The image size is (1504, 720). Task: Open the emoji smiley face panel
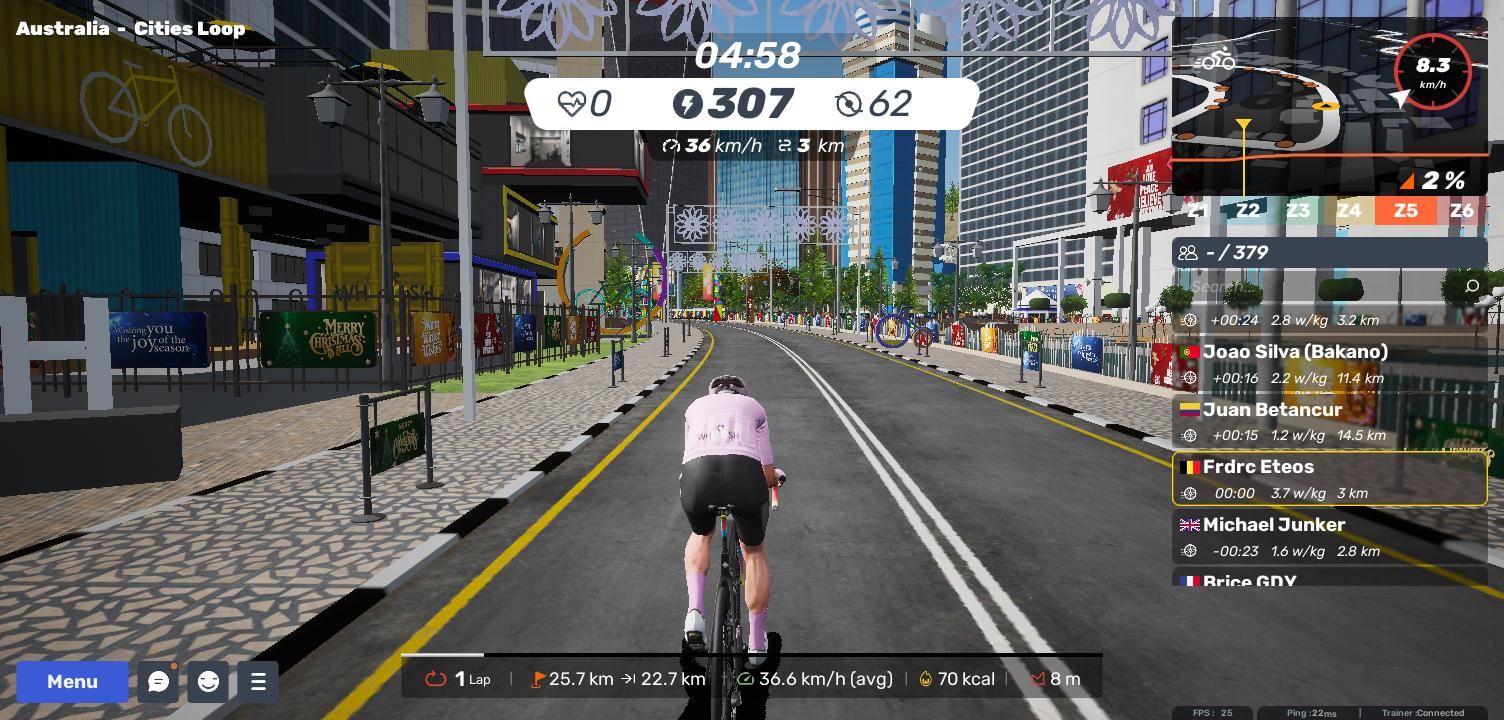point(208,682)
